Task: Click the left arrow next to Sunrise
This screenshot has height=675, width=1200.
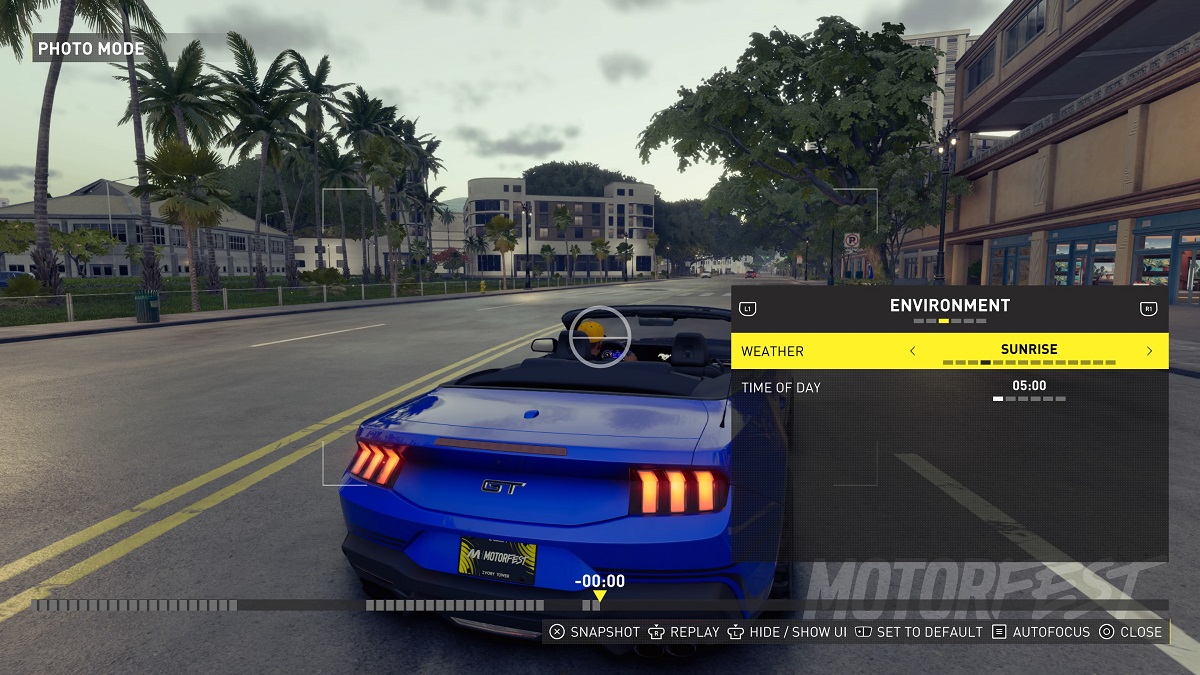Action: click(x=912, y=351)
